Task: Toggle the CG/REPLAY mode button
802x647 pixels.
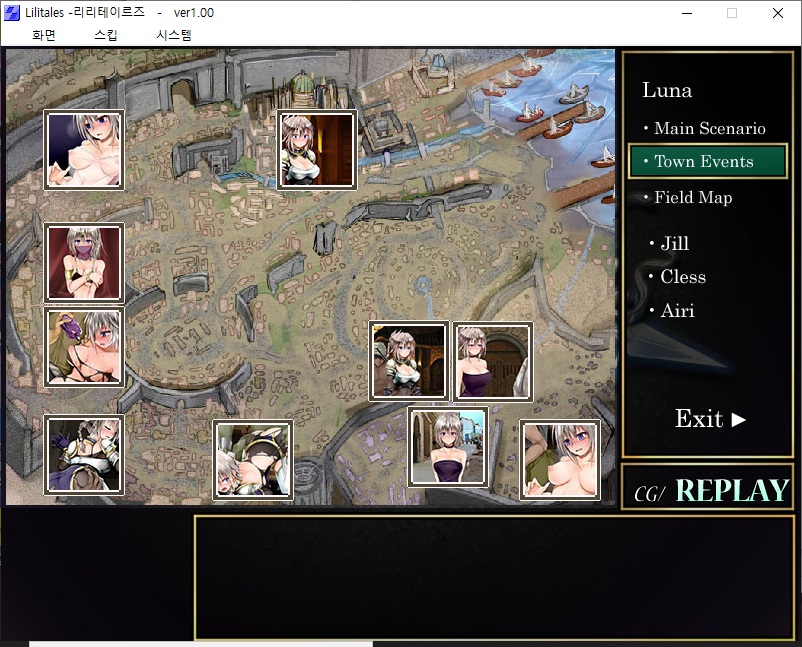Action: 711,491
